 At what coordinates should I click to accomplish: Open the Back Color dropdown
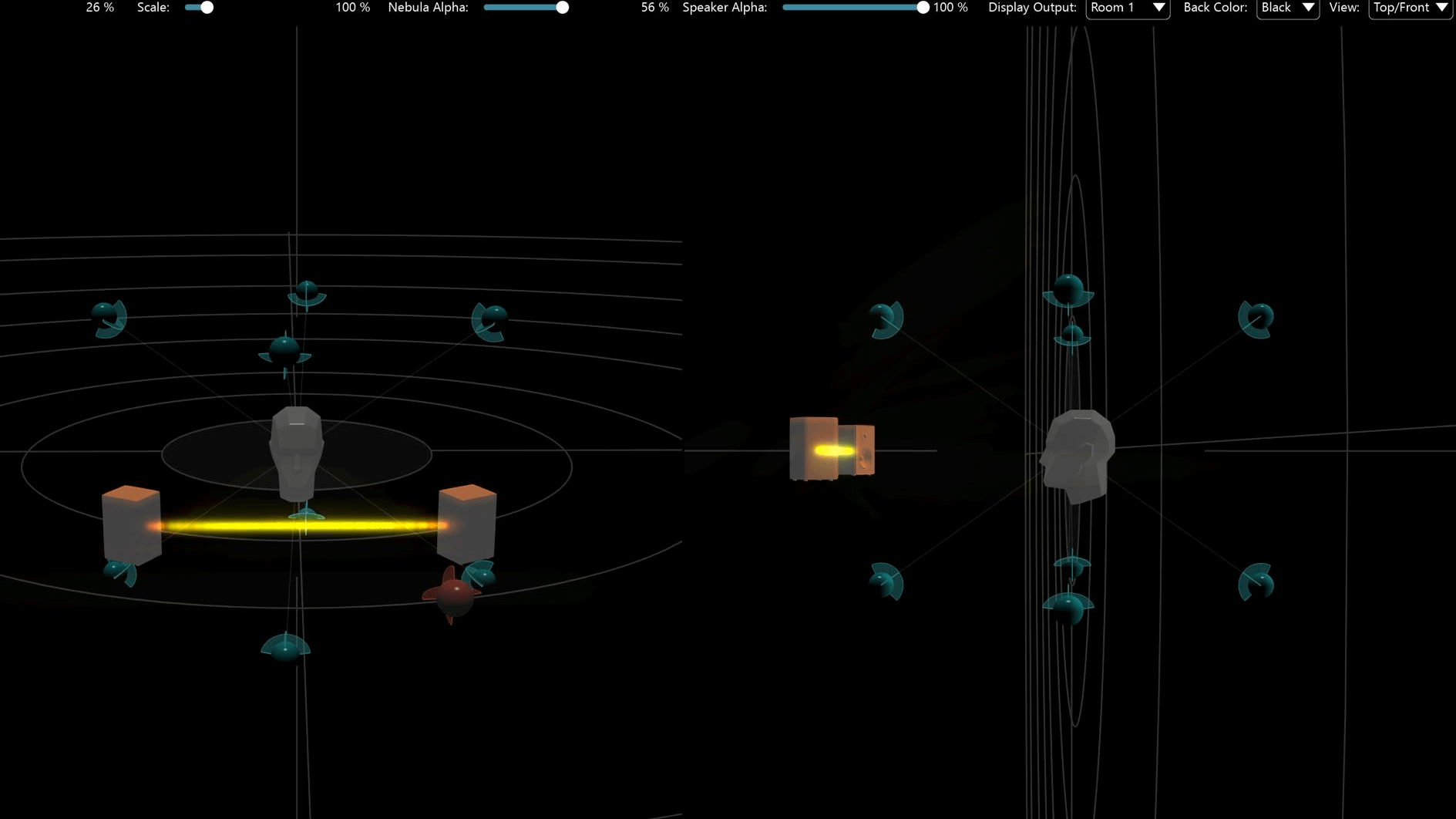point(1287,8)
